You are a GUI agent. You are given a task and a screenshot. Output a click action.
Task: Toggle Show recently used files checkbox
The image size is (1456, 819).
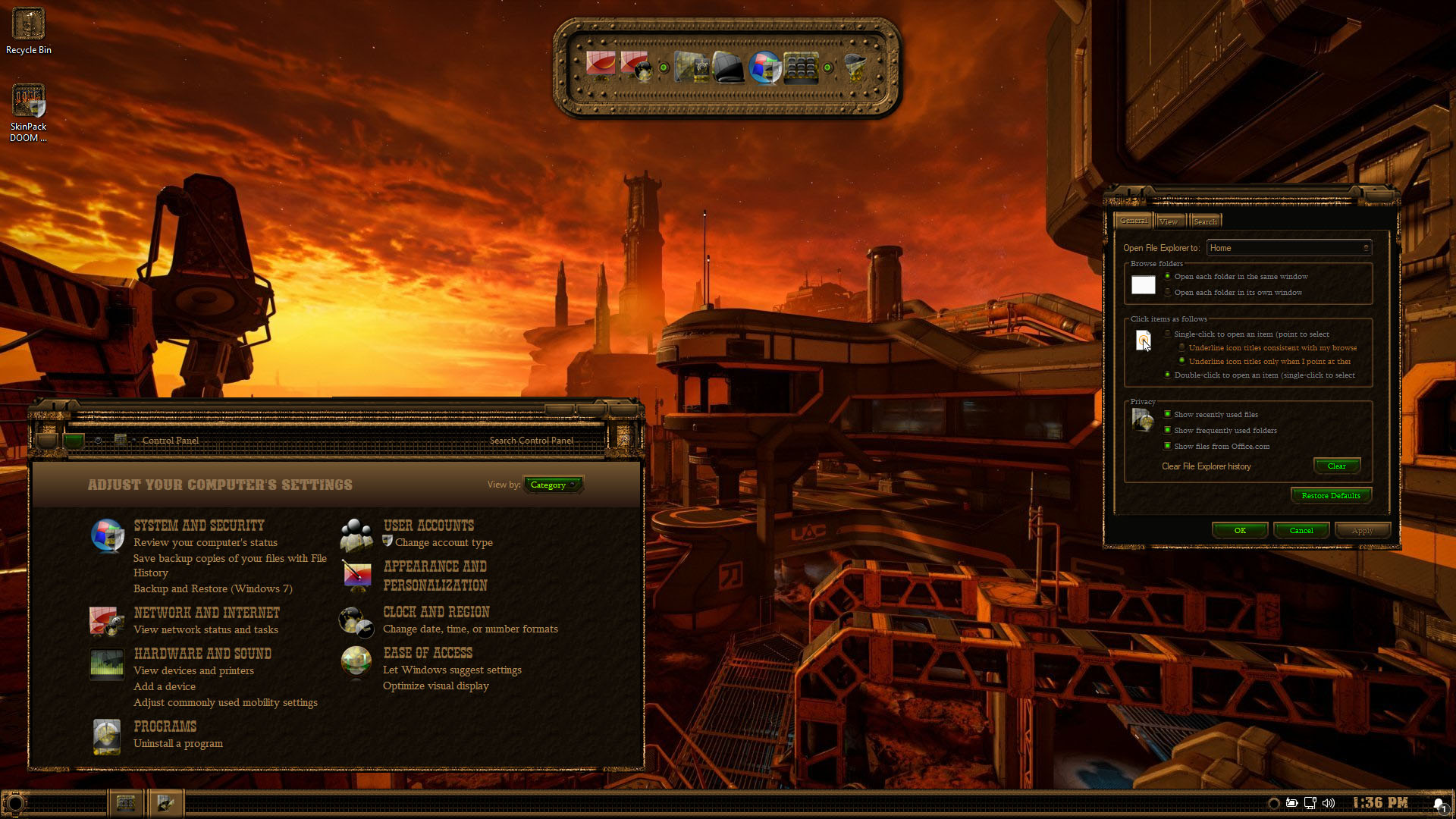click(1168, 414)
